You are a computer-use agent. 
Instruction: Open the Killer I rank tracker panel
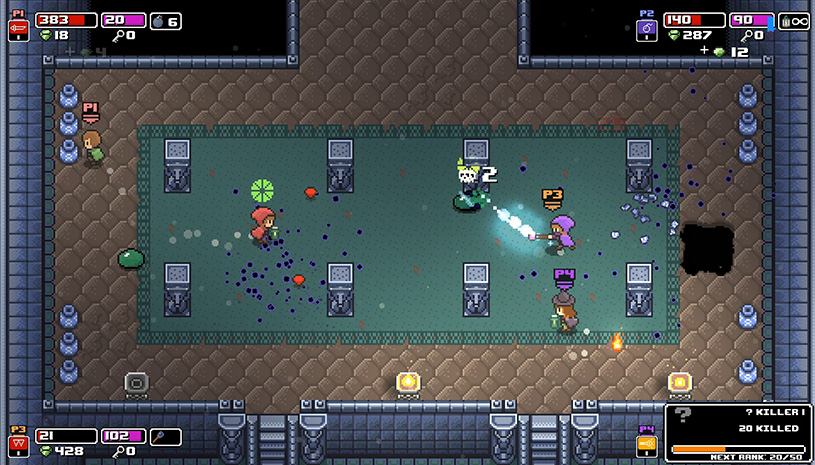pyautogui.click(x=738, y=432)
